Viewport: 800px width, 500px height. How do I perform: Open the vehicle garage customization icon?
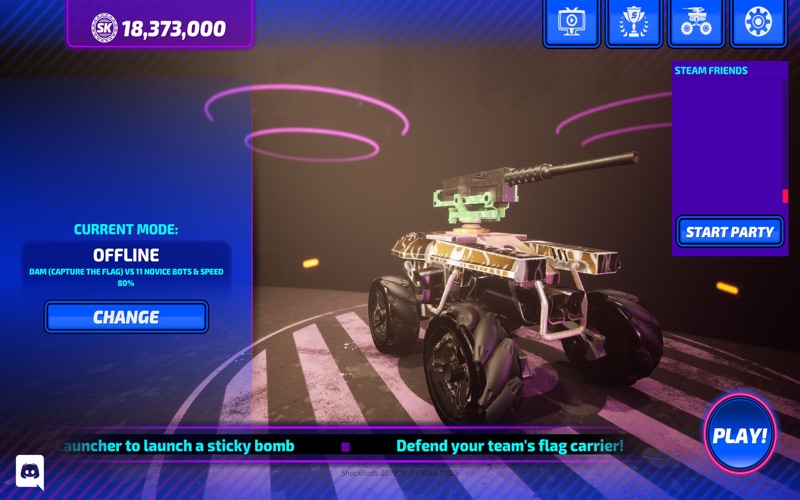click(695, 22)
